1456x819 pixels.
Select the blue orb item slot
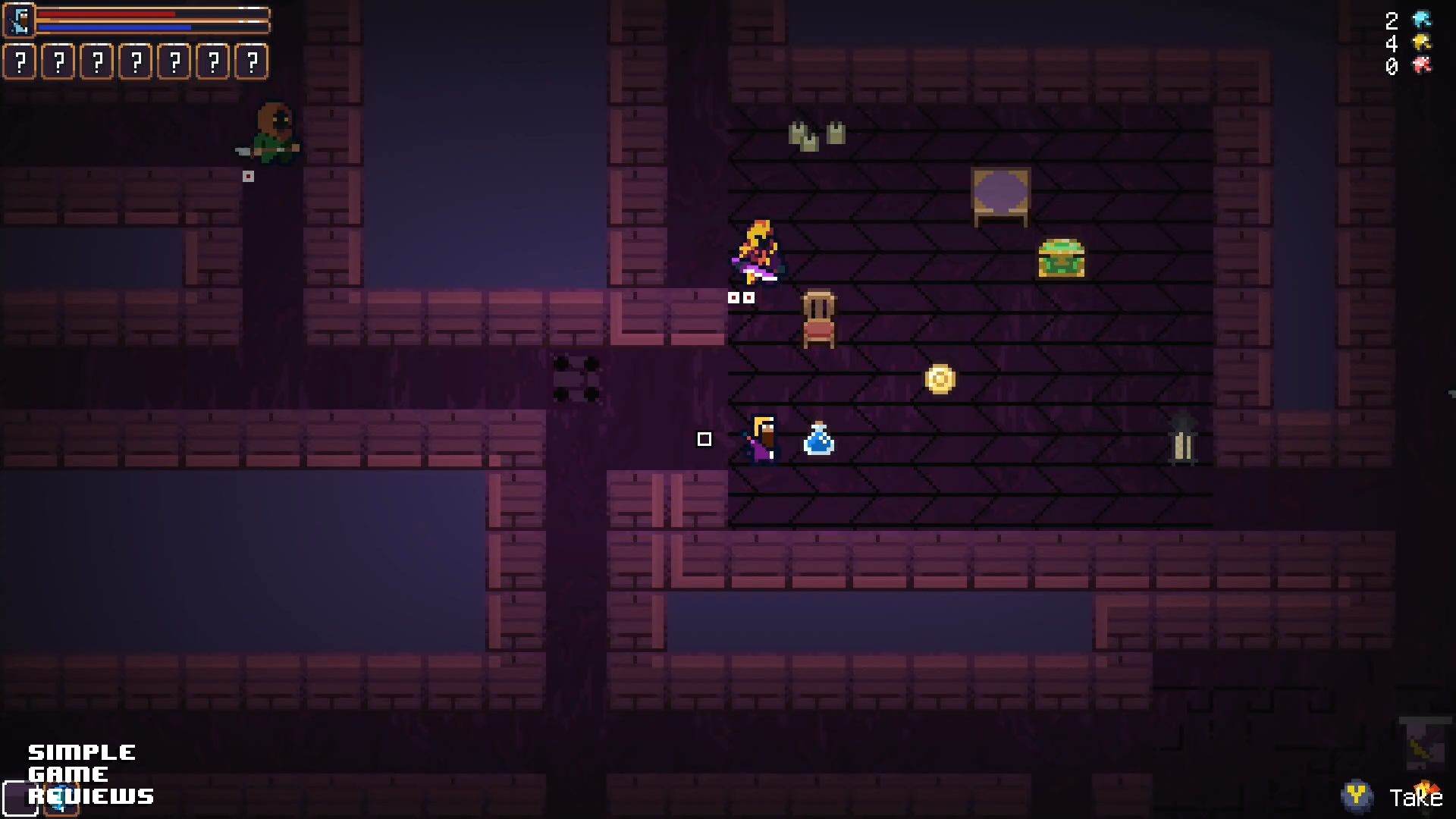[x=61, y=799]
